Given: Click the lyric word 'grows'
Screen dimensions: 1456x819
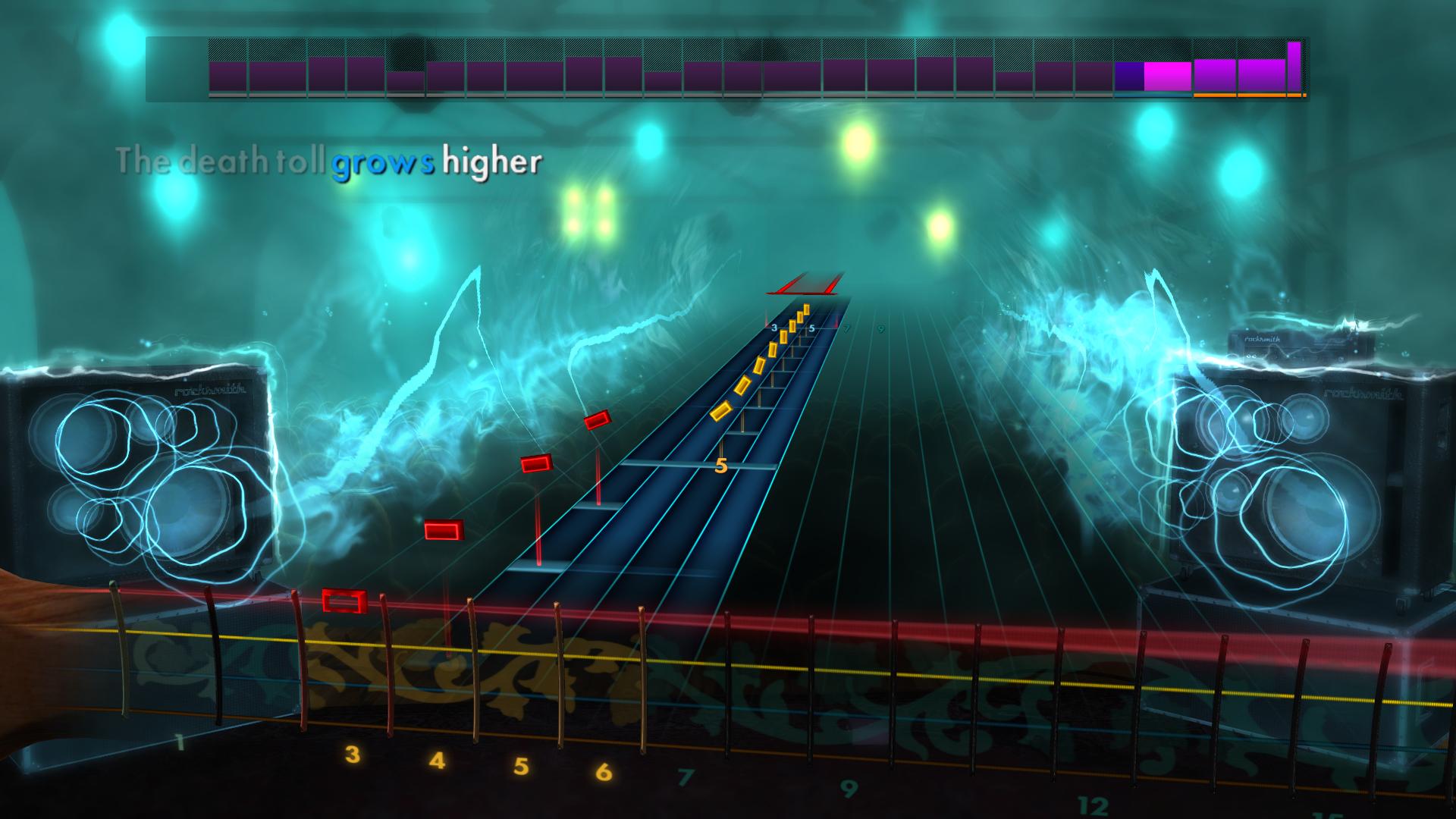Looking at the screenshot, I should 383,162.
